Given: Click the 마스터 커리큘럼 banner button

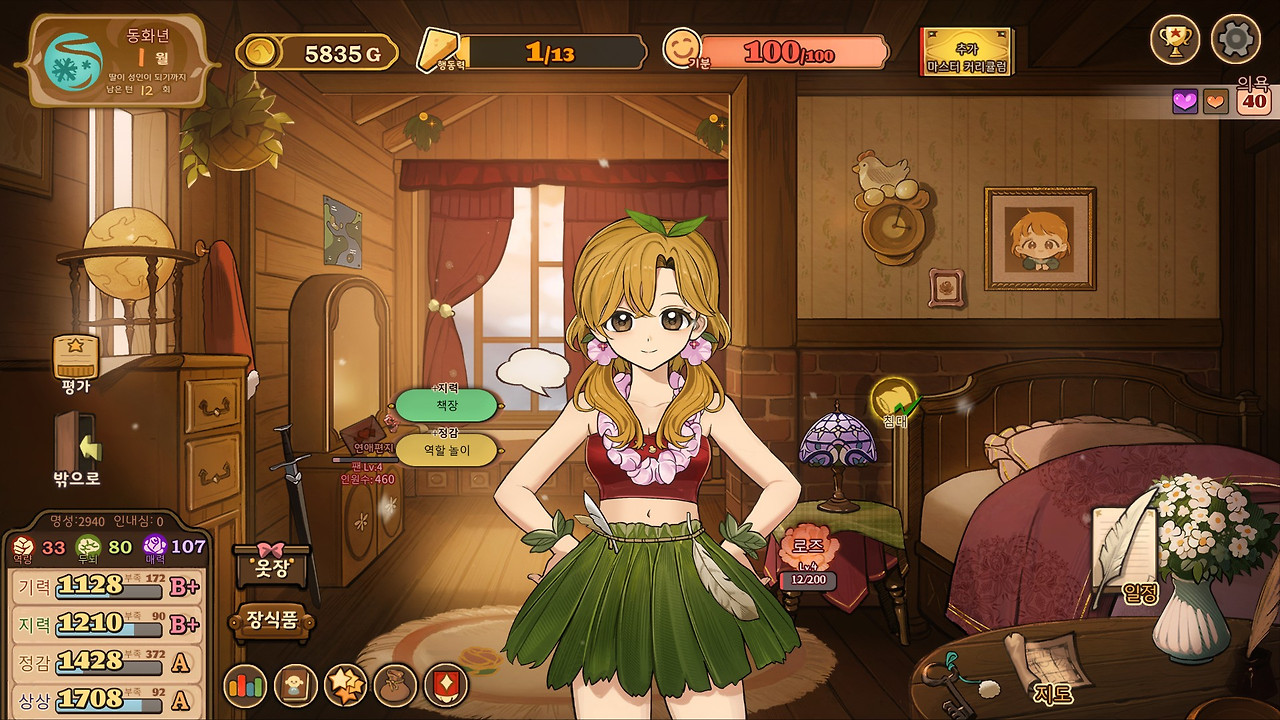Looking at the screenshot, I should click(x=966, y=52).
